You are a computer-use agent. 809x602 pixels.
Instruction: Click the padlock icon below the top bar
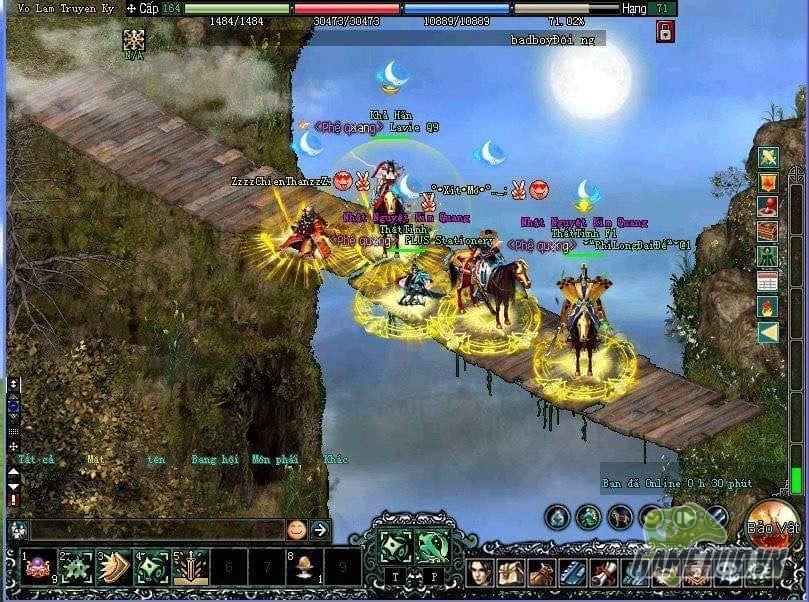[x=665, y=32]
